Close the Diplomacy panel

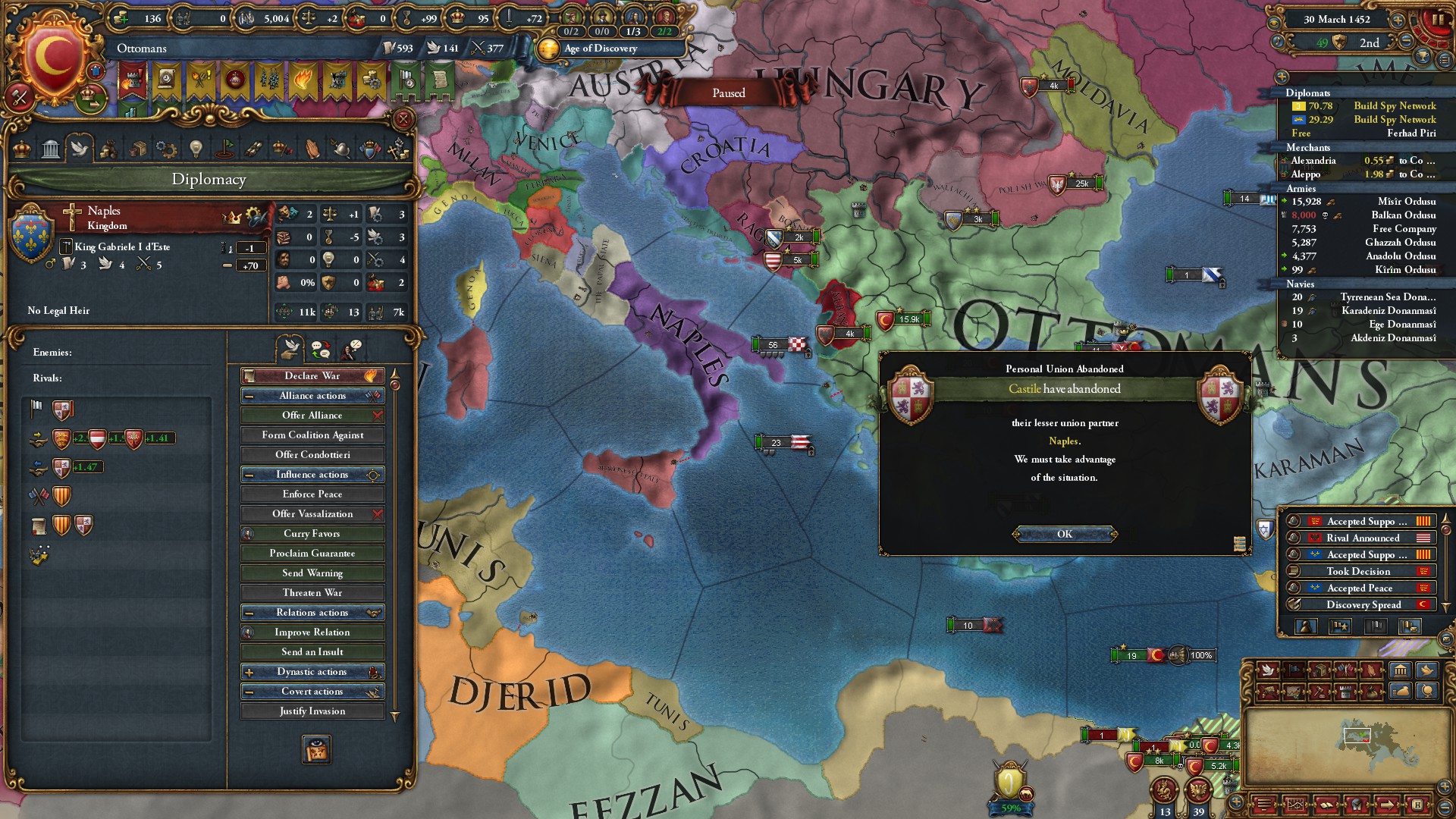click(x=403, y=119)
